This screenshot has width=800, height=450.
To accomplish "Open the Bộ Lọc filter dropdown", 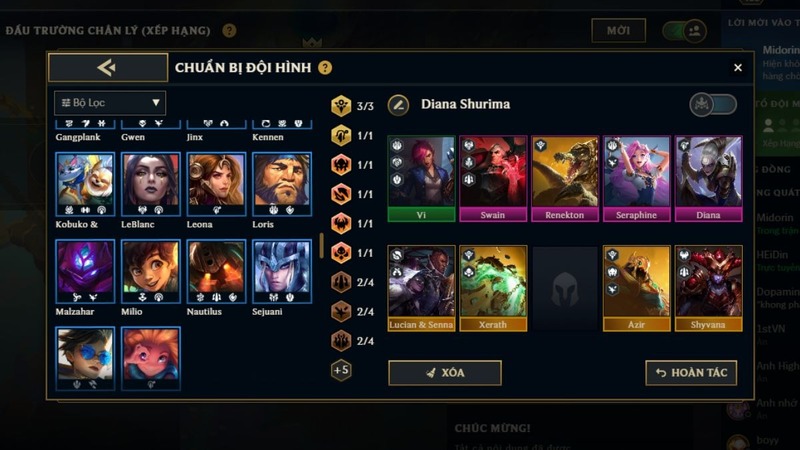I will point(110,102).
